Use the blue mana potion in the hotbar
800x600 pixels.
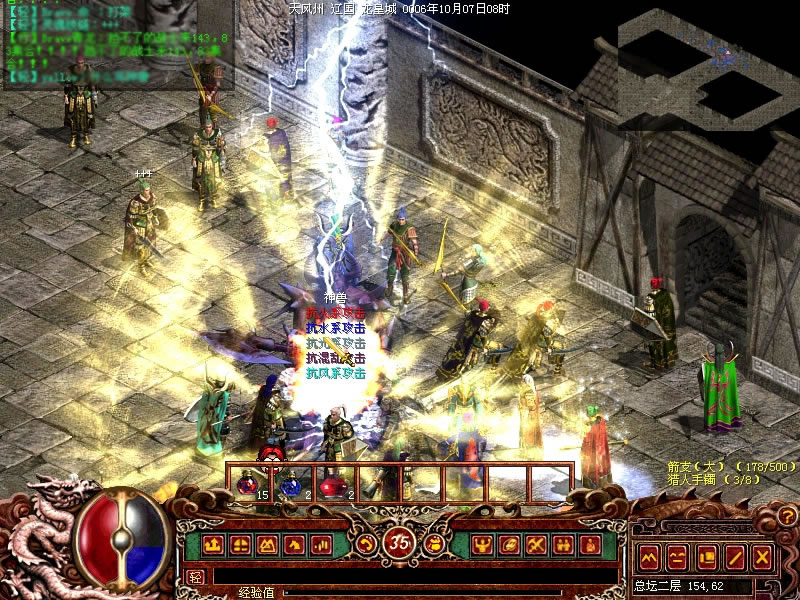tap(290, 484)
